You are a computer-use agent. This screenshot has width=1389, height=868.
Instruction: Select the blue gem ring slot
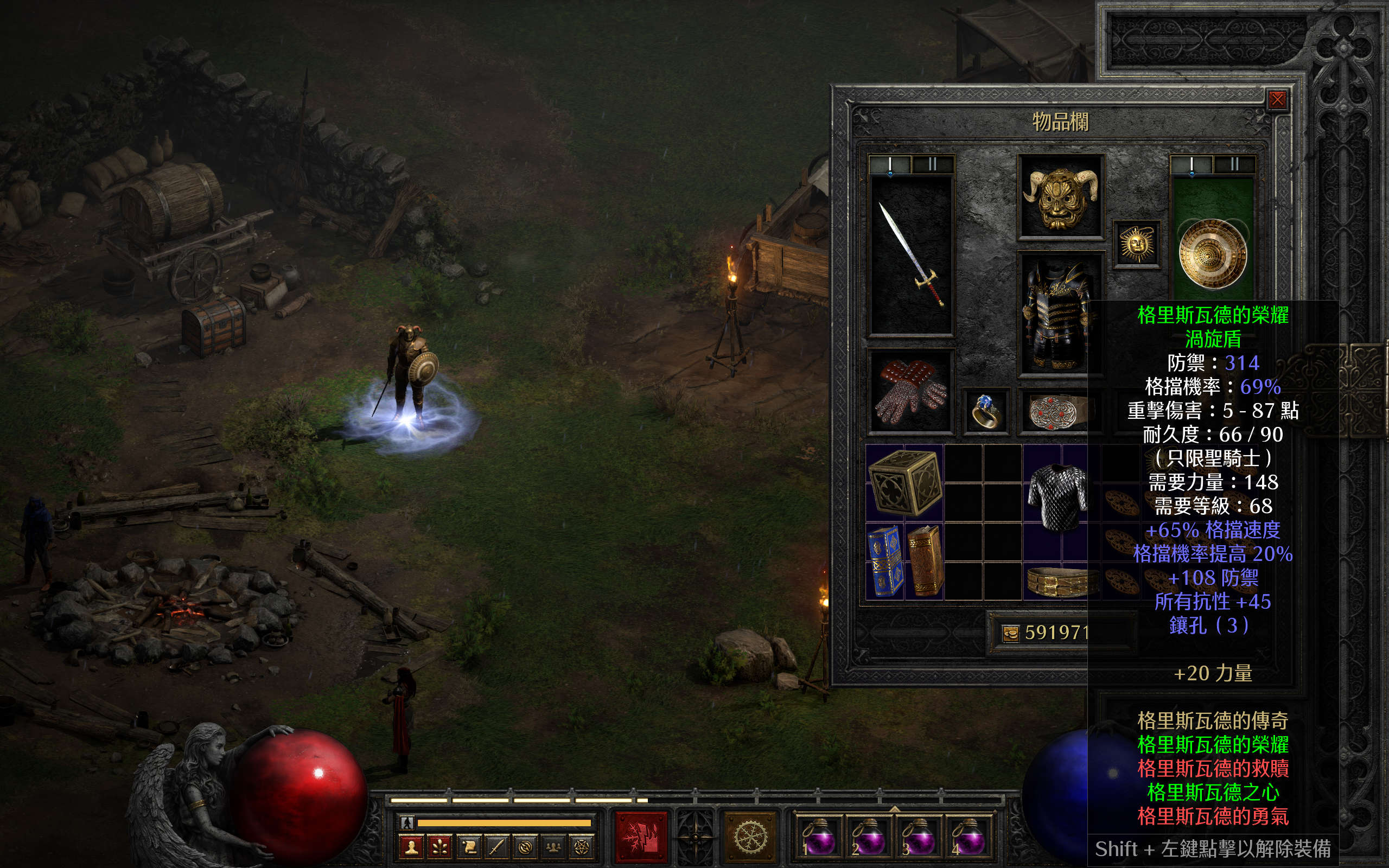tap(985, 411)
